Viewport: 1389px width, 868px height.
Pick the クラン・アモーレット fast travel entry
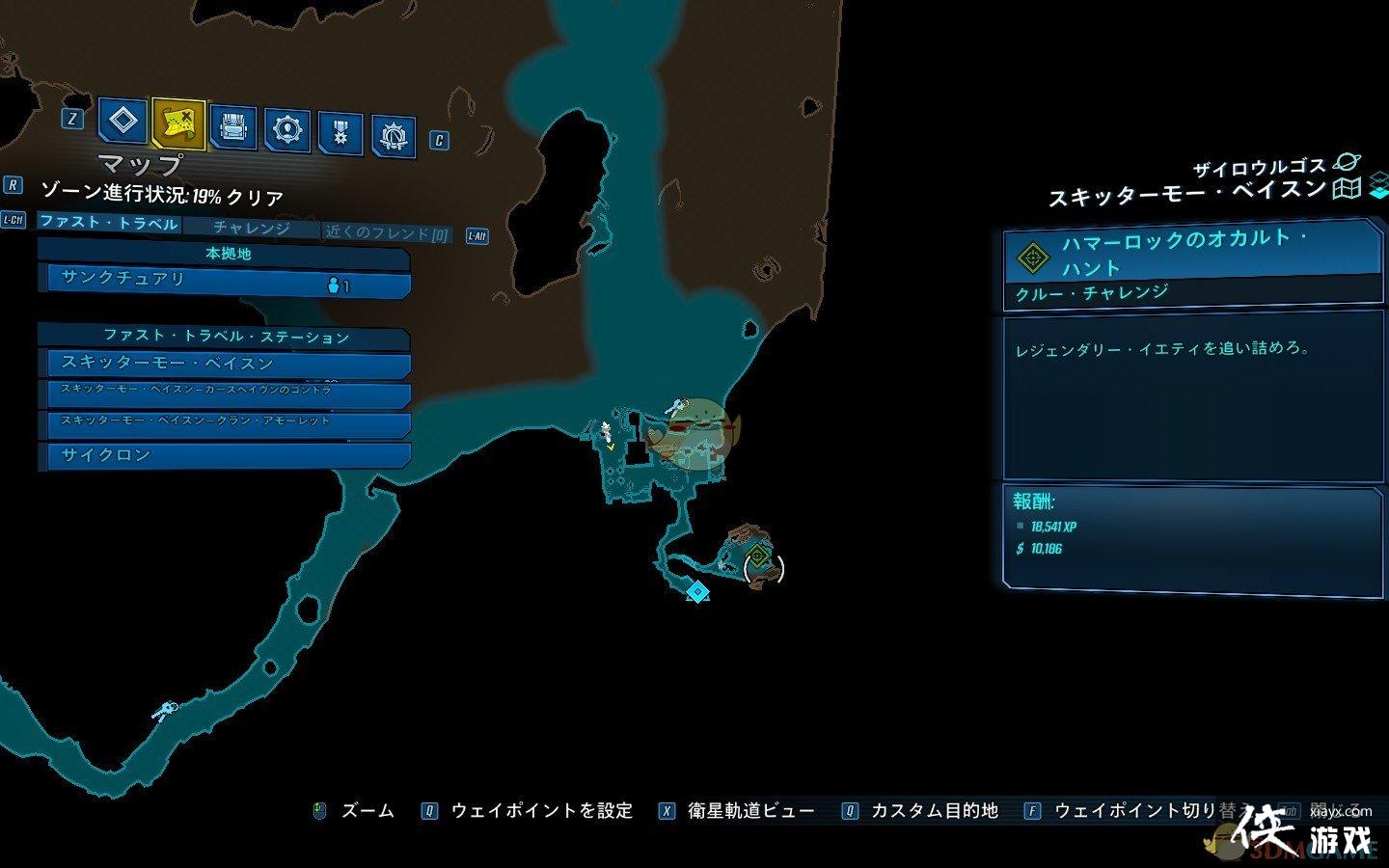tap(224, 422)
